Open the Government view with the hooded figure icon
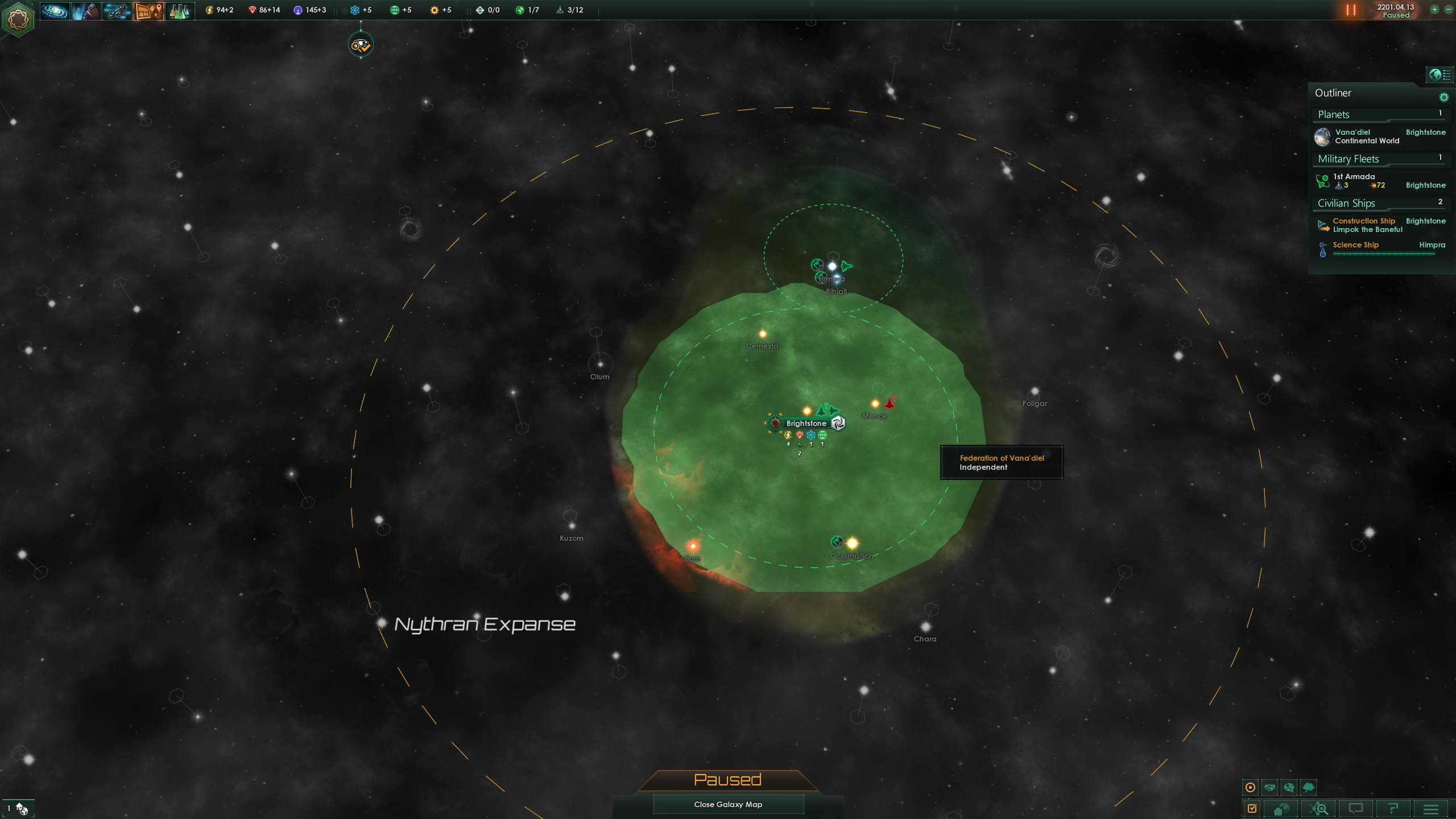 point(86,11)
